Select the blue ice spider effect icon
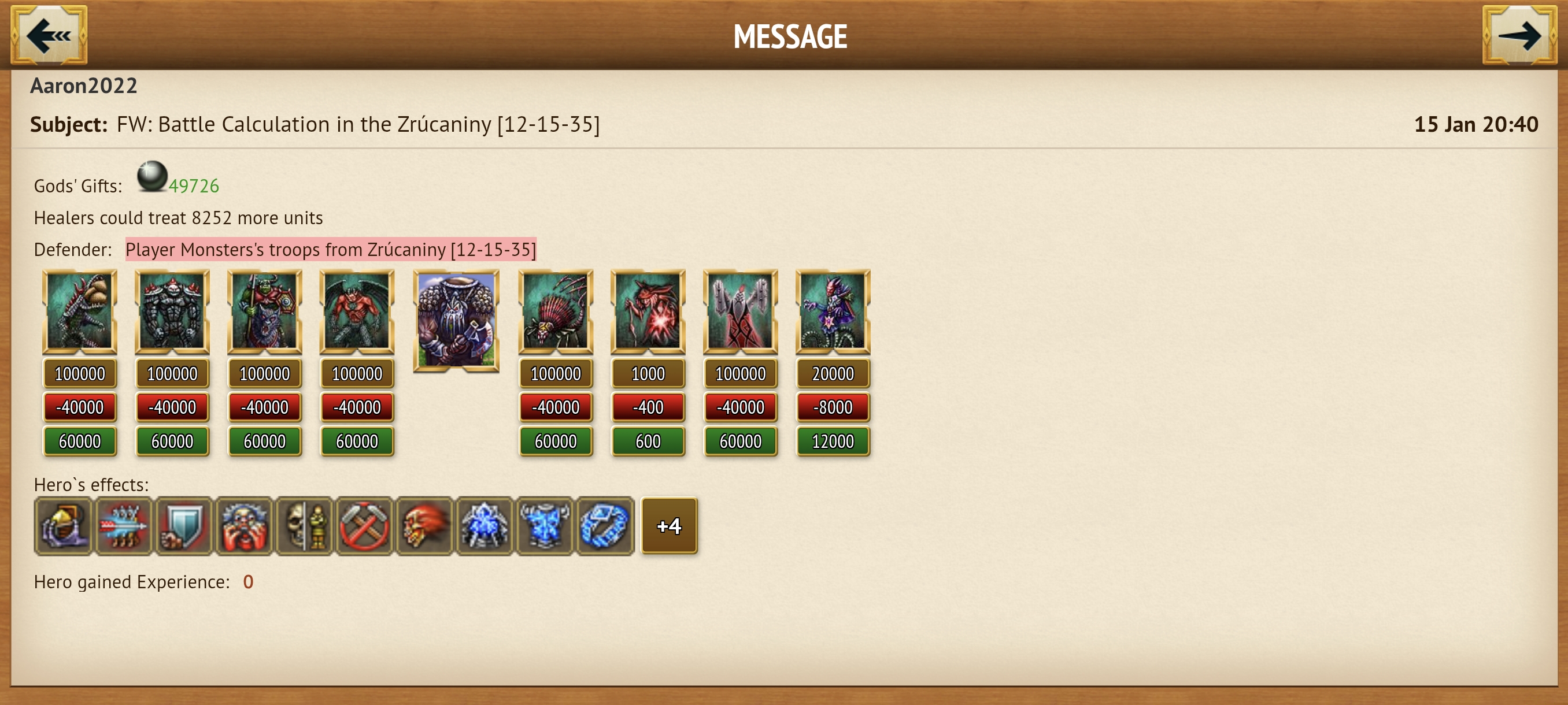 (485, 525)
